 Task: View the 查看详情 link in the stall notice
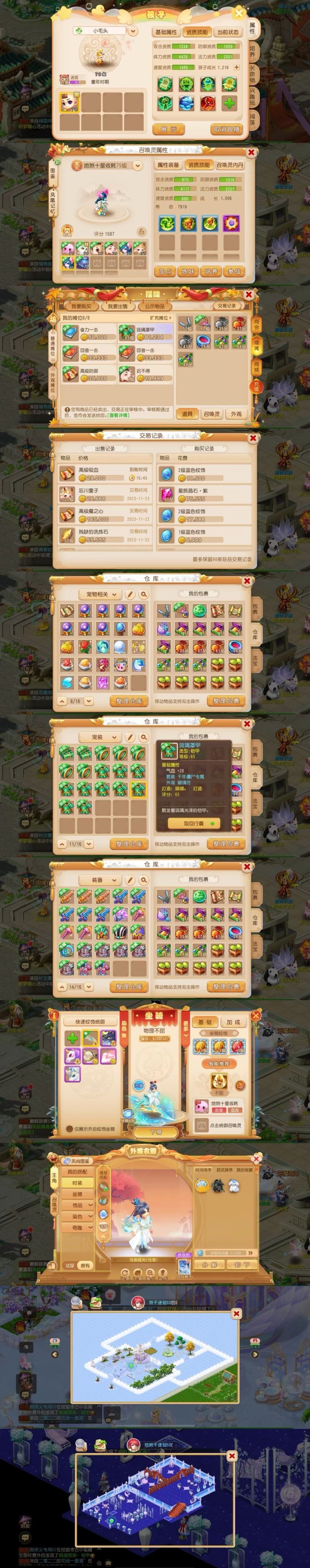pyautogui.click(x=118, y=415)
